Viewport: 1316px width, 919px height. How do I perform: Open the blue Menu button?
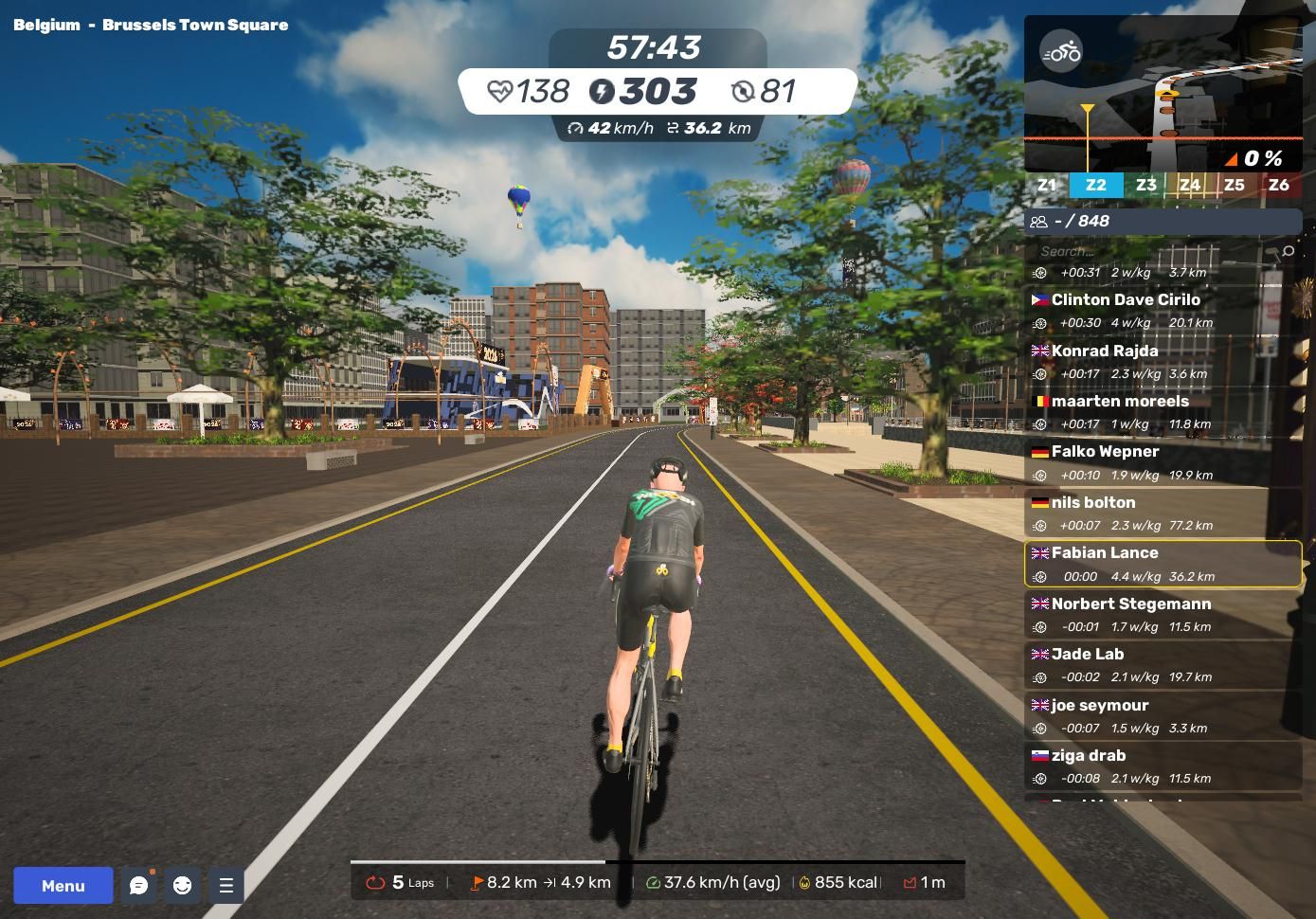63,886
